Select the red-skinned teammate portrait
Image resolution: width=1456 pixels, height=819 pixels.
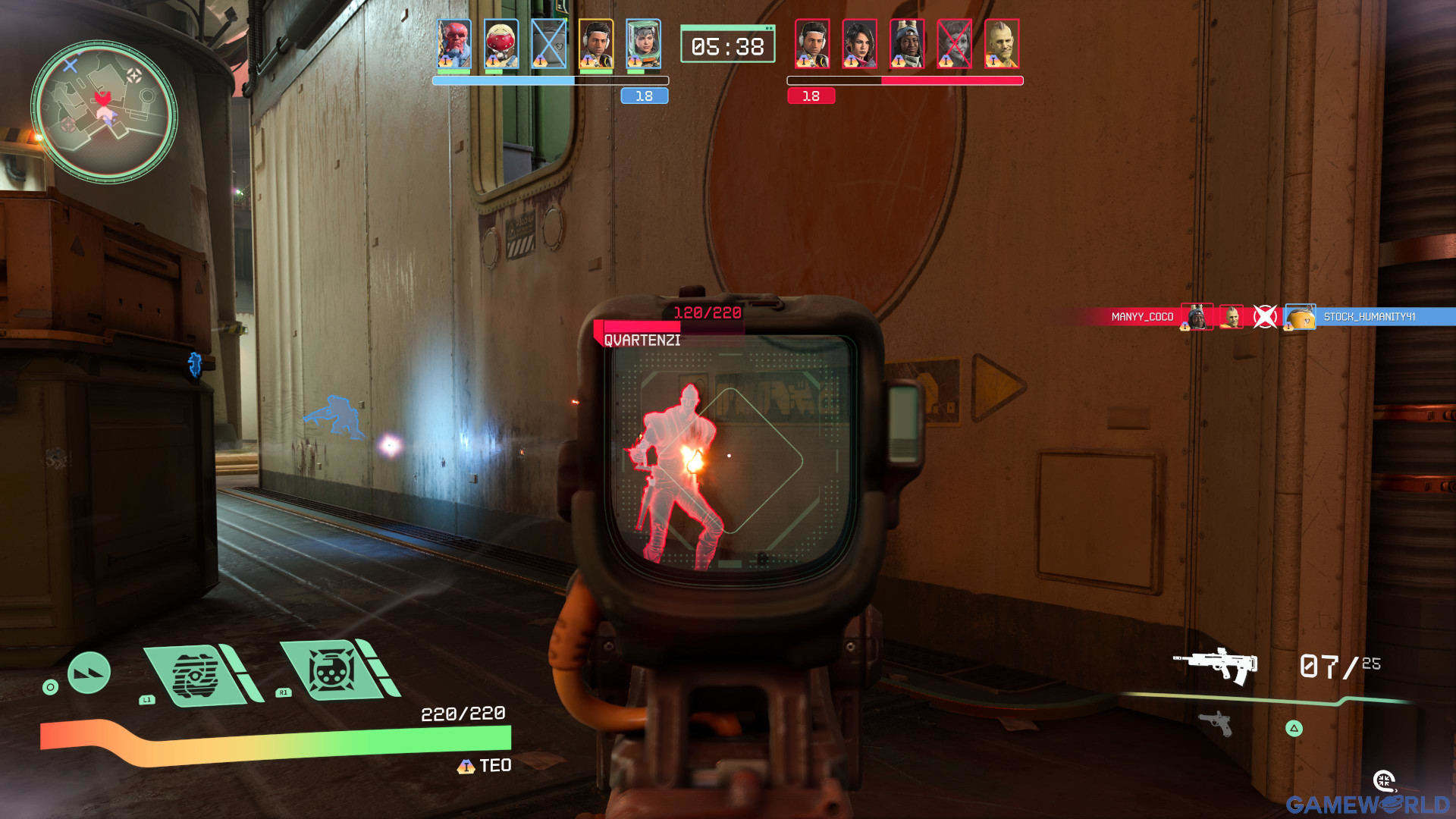click(x=454, y=44)
